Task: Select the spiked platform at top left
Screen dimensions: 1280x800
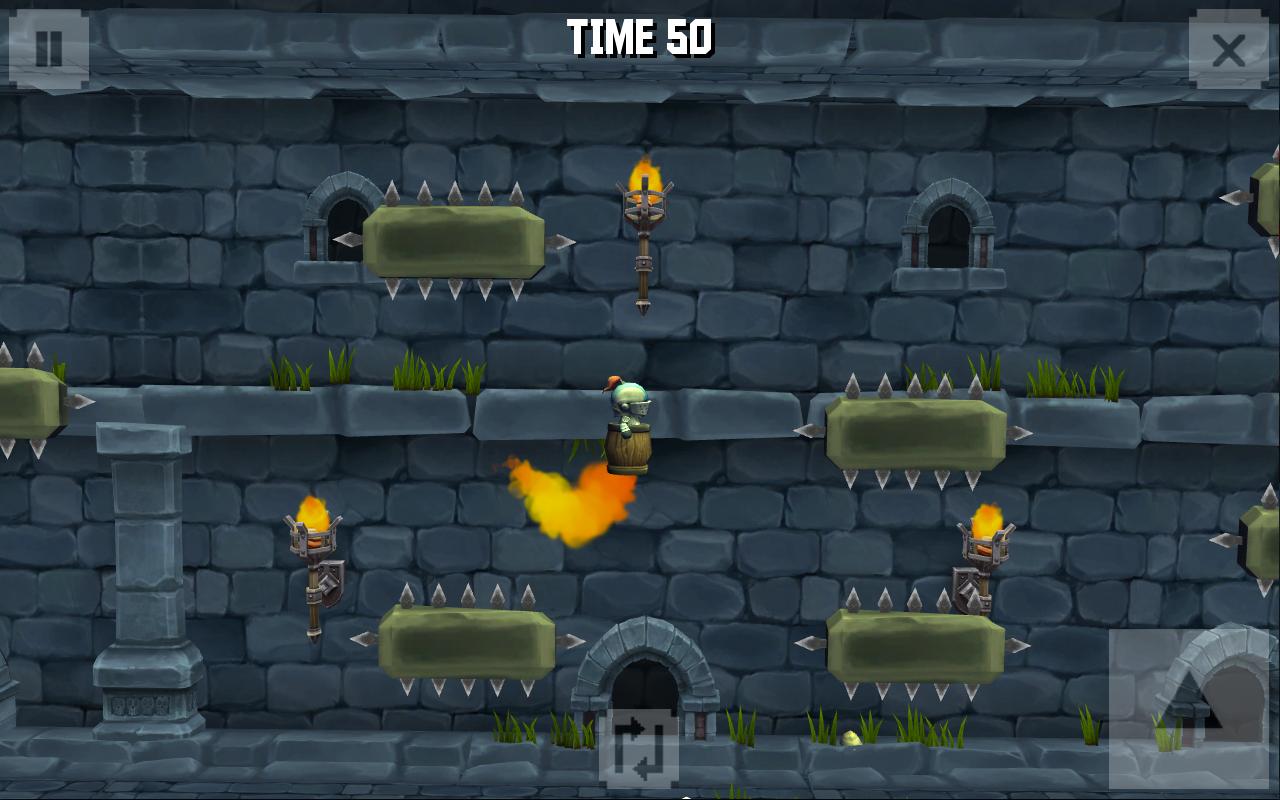Action: [455, 242]
